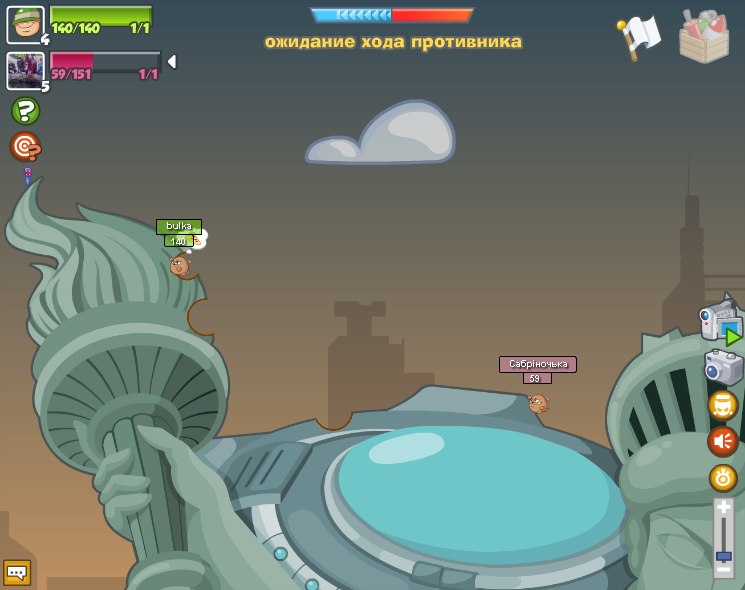Select the opponent's photo avatar
This screenshot has height=590, width=745.
click(25, 70)
